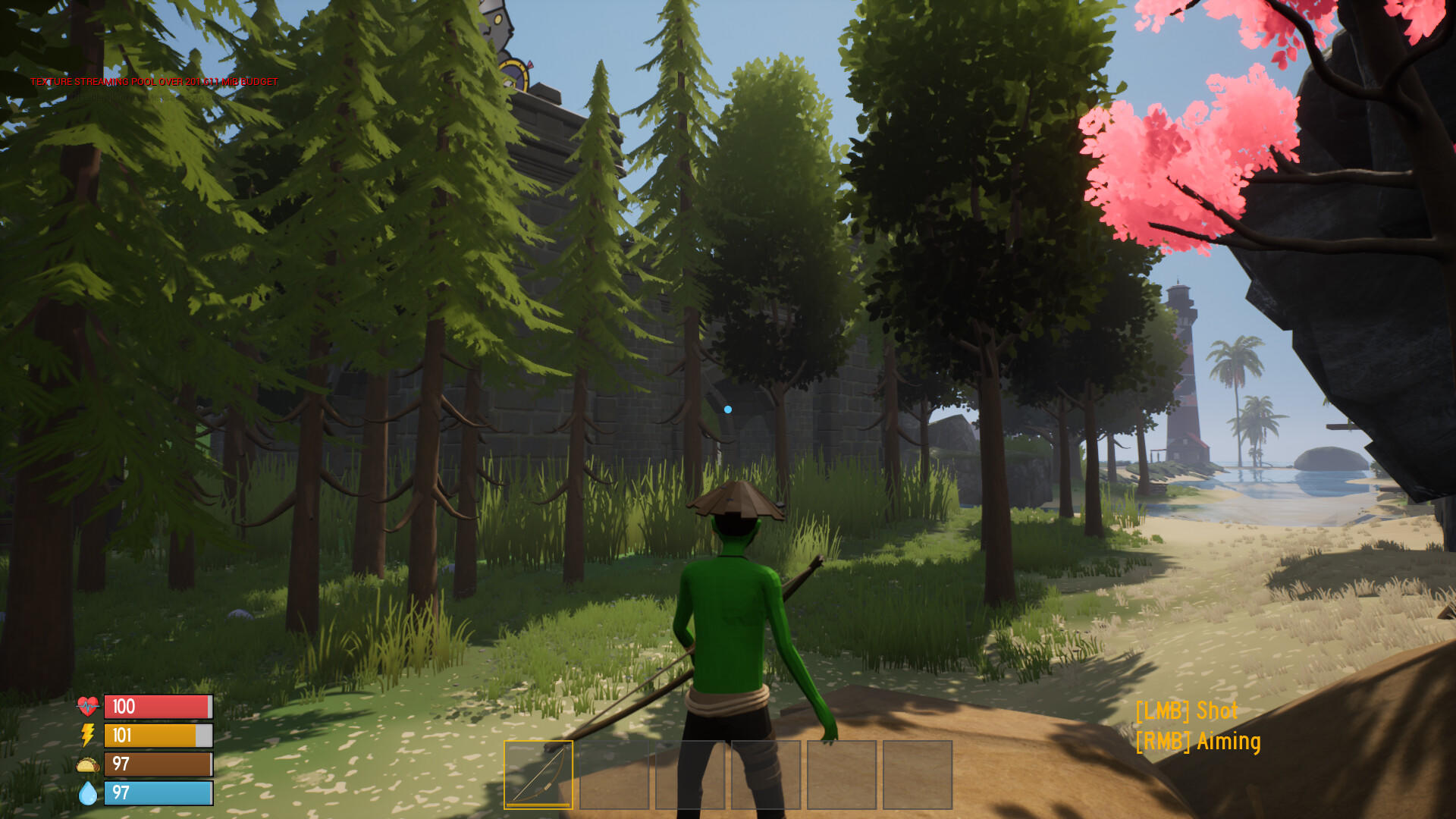Click the second empty hotbar slot

pos(616,775)
